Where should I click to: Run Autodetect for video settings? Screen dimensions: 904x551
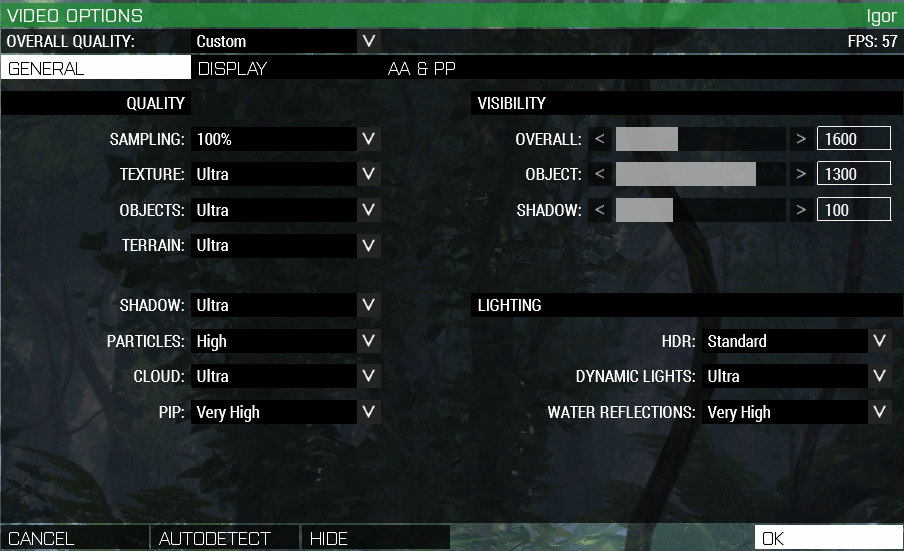[225, 538]
